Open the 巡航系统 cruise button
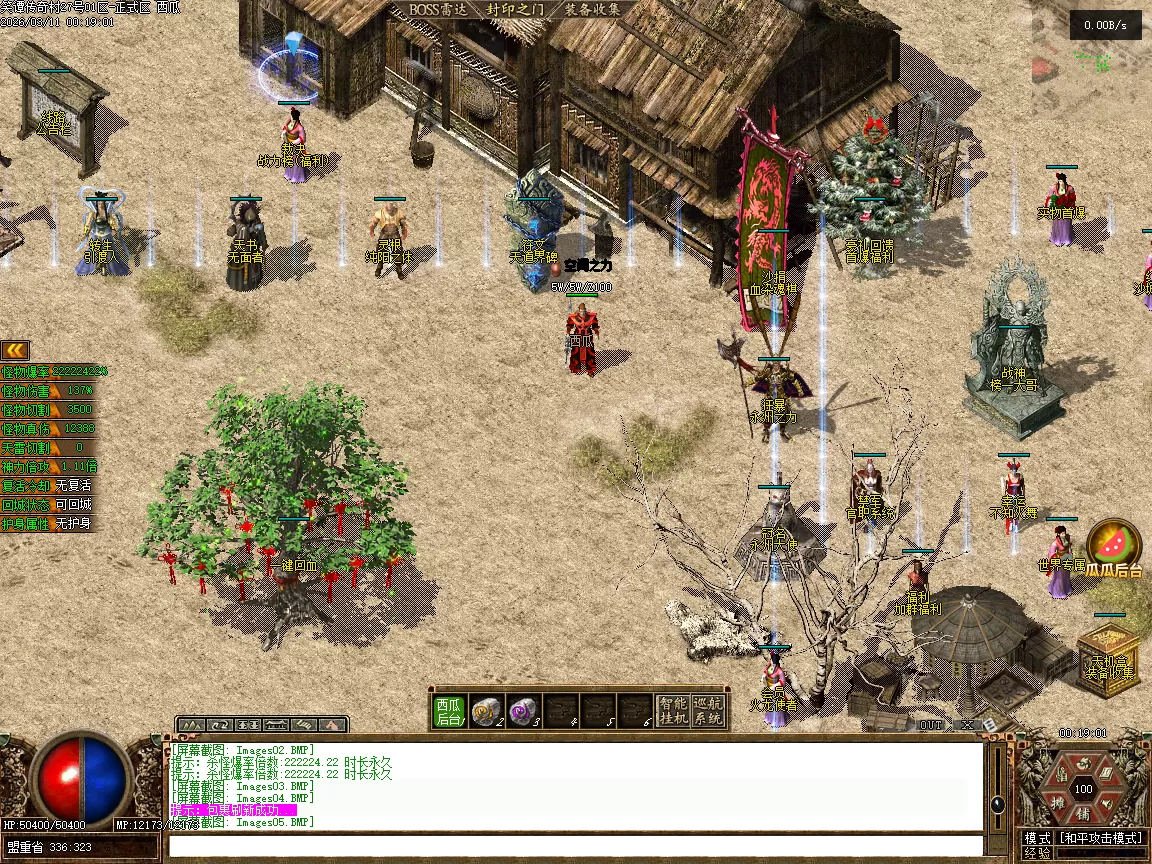 pyautogui.click(x=709, y=711)
